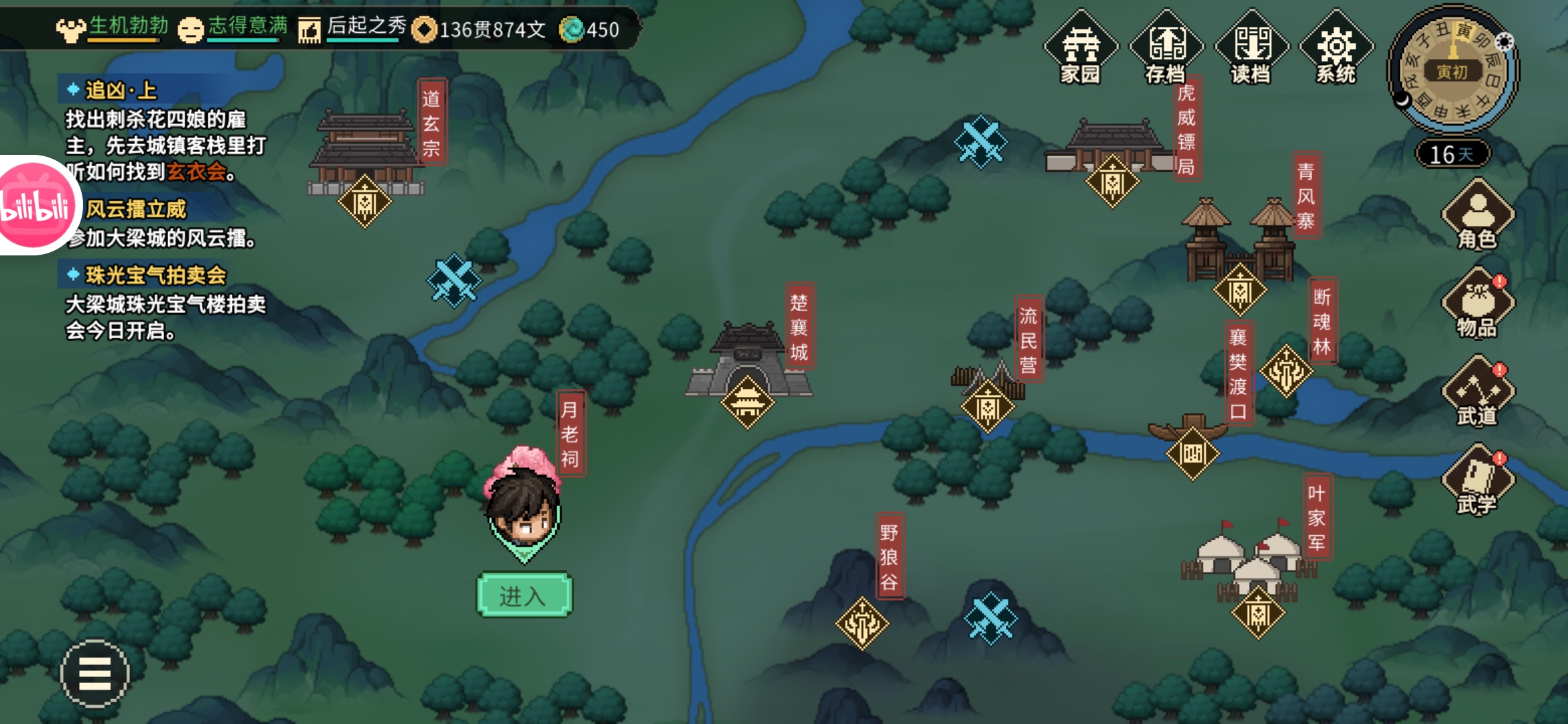Open the 角色 character sheet

(x=1478, y=216)
